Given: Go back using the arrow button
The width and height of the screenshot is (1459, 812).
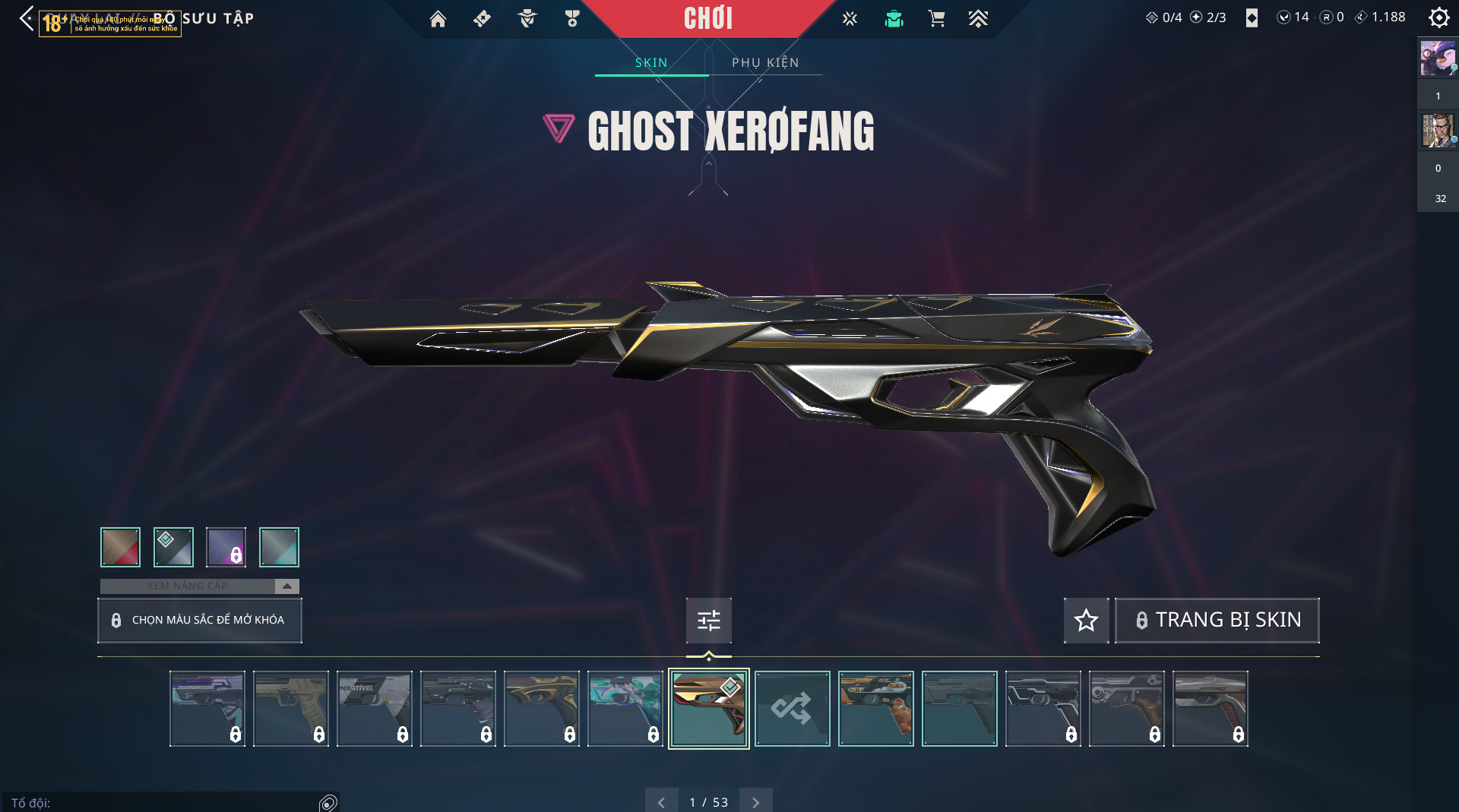Looking at the screenshot, I should tap(27, 18).
